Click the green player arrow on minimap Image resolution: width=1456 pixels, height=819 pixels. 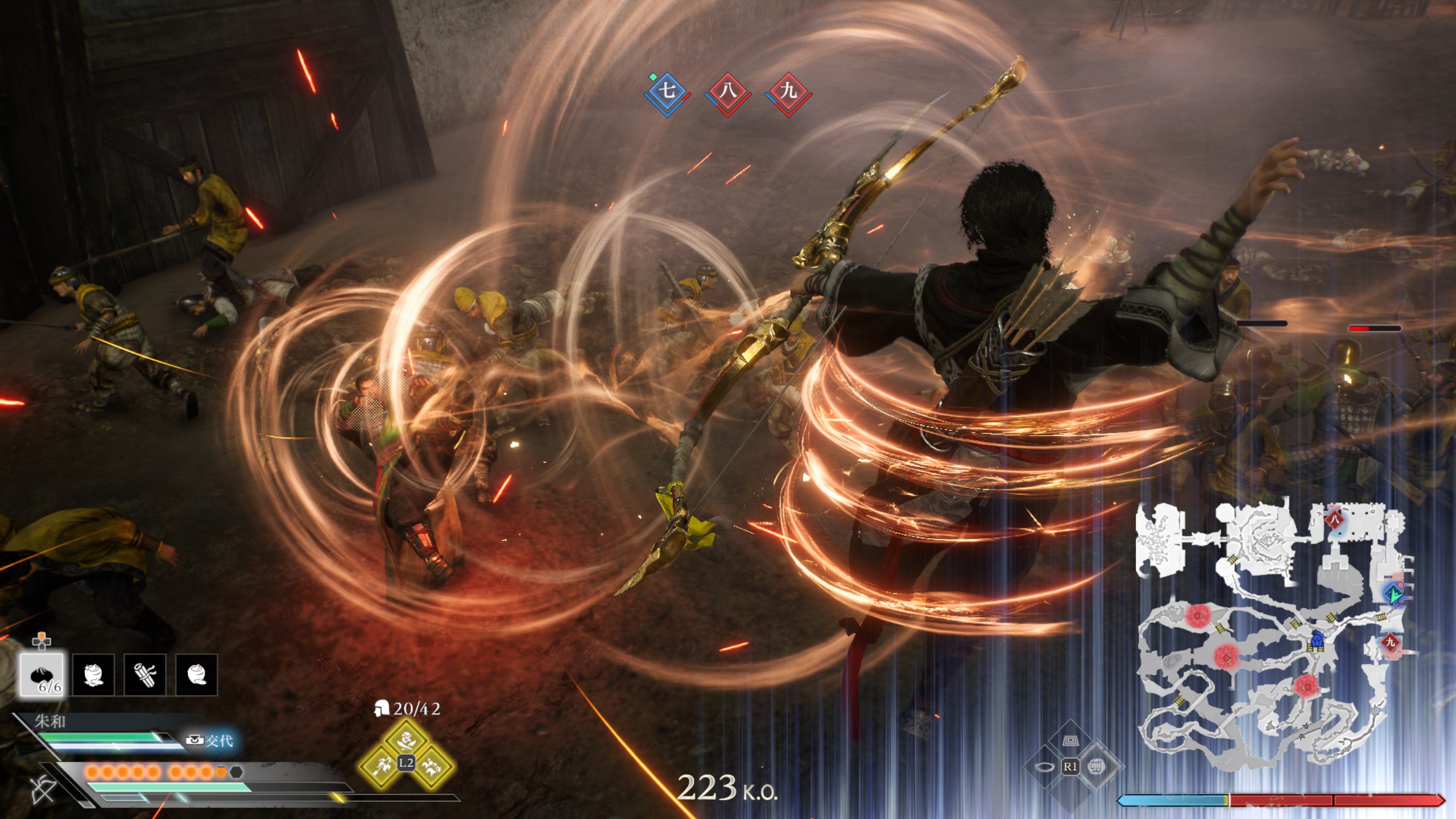tap(1393, 595)
